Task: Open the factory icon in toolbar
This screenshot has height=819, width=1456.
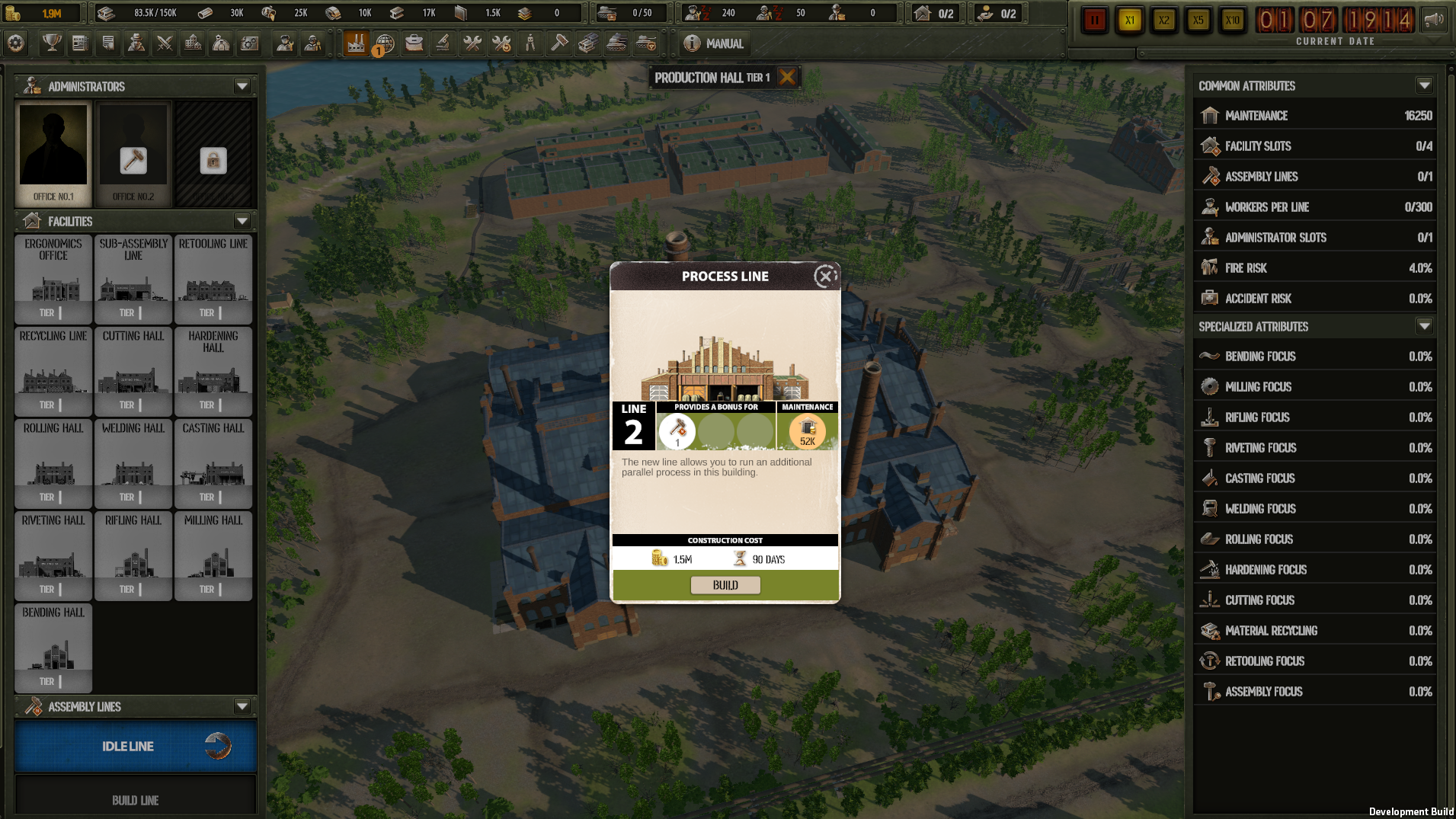Action: [356, 43]
